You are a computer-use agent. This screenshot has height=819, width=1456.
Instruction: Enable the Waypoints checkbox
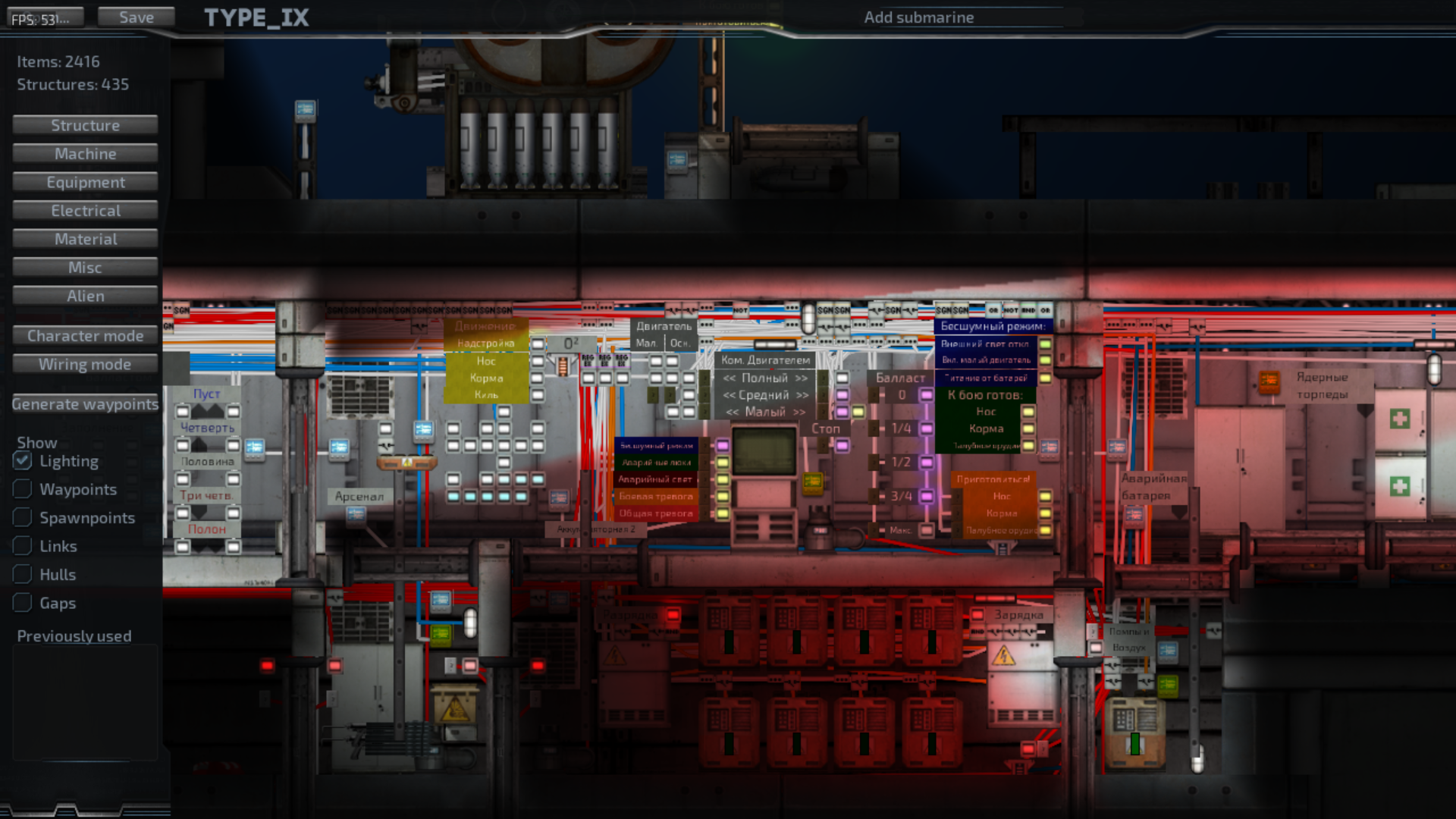[22, 488]
